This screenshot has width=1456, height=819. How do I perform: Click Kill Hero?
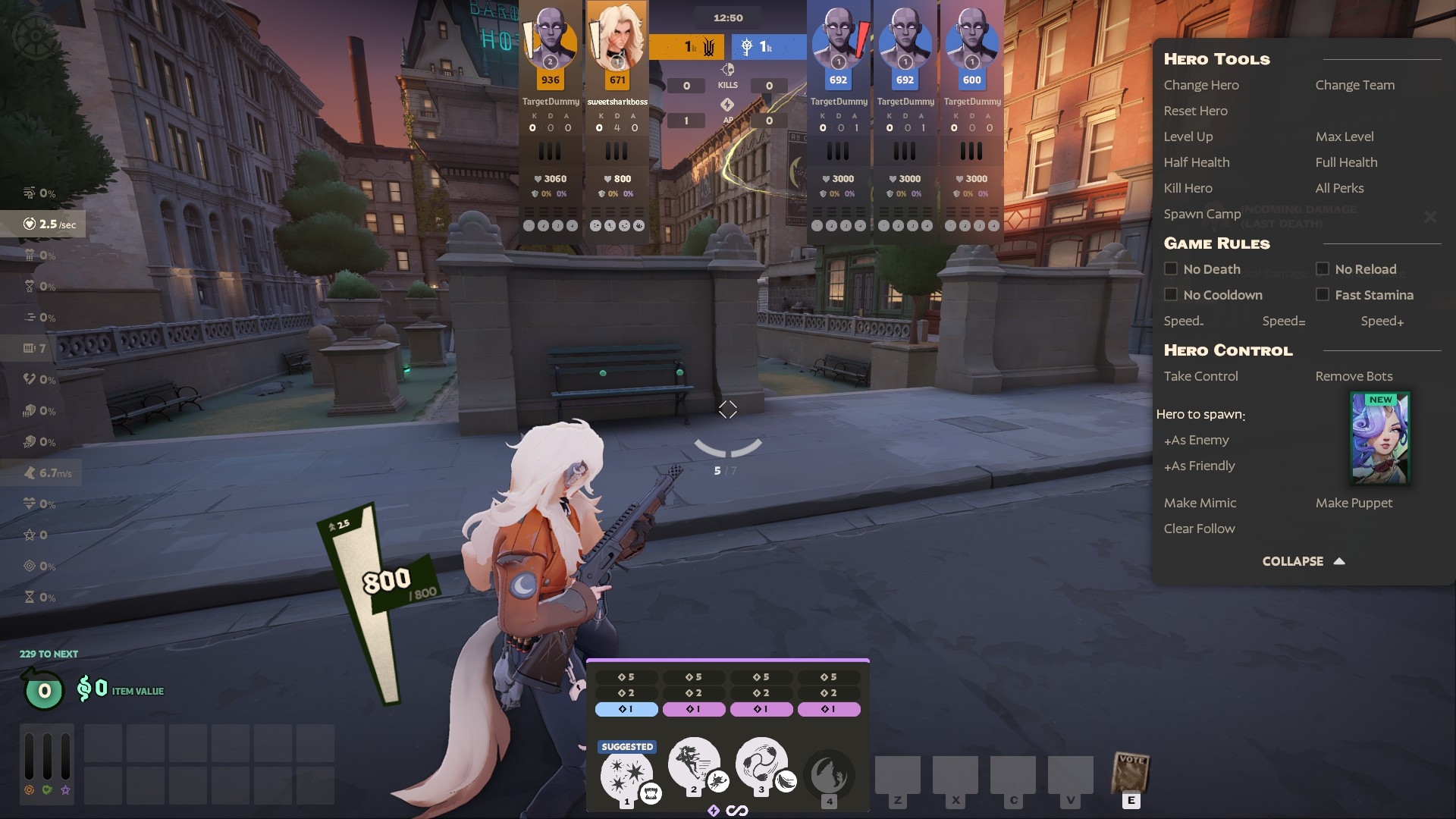[x=1188, y=188]
